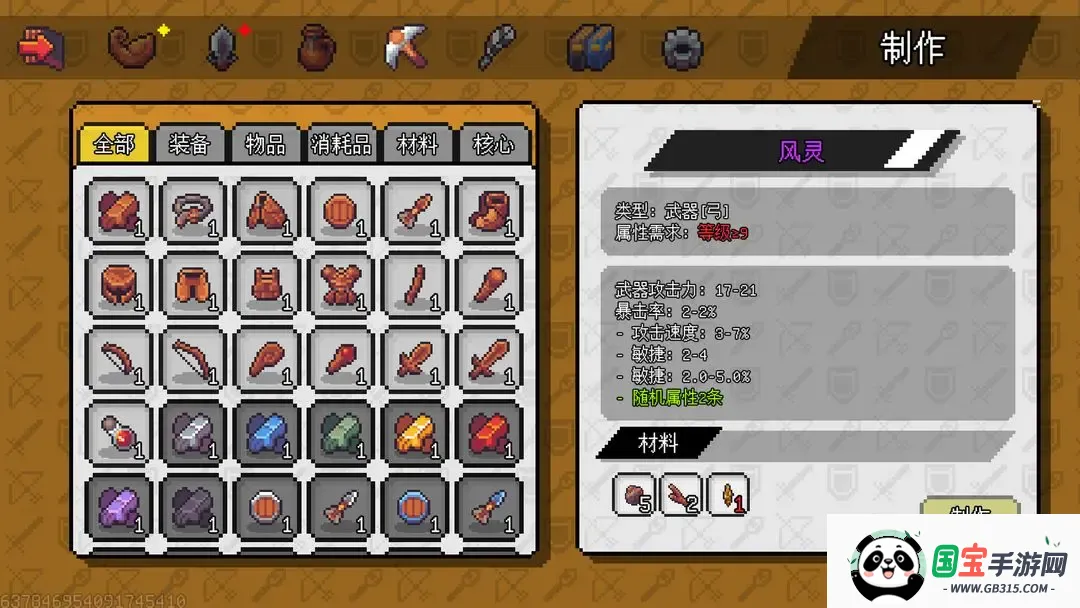Select the blue ingot recipe slot

267,434
